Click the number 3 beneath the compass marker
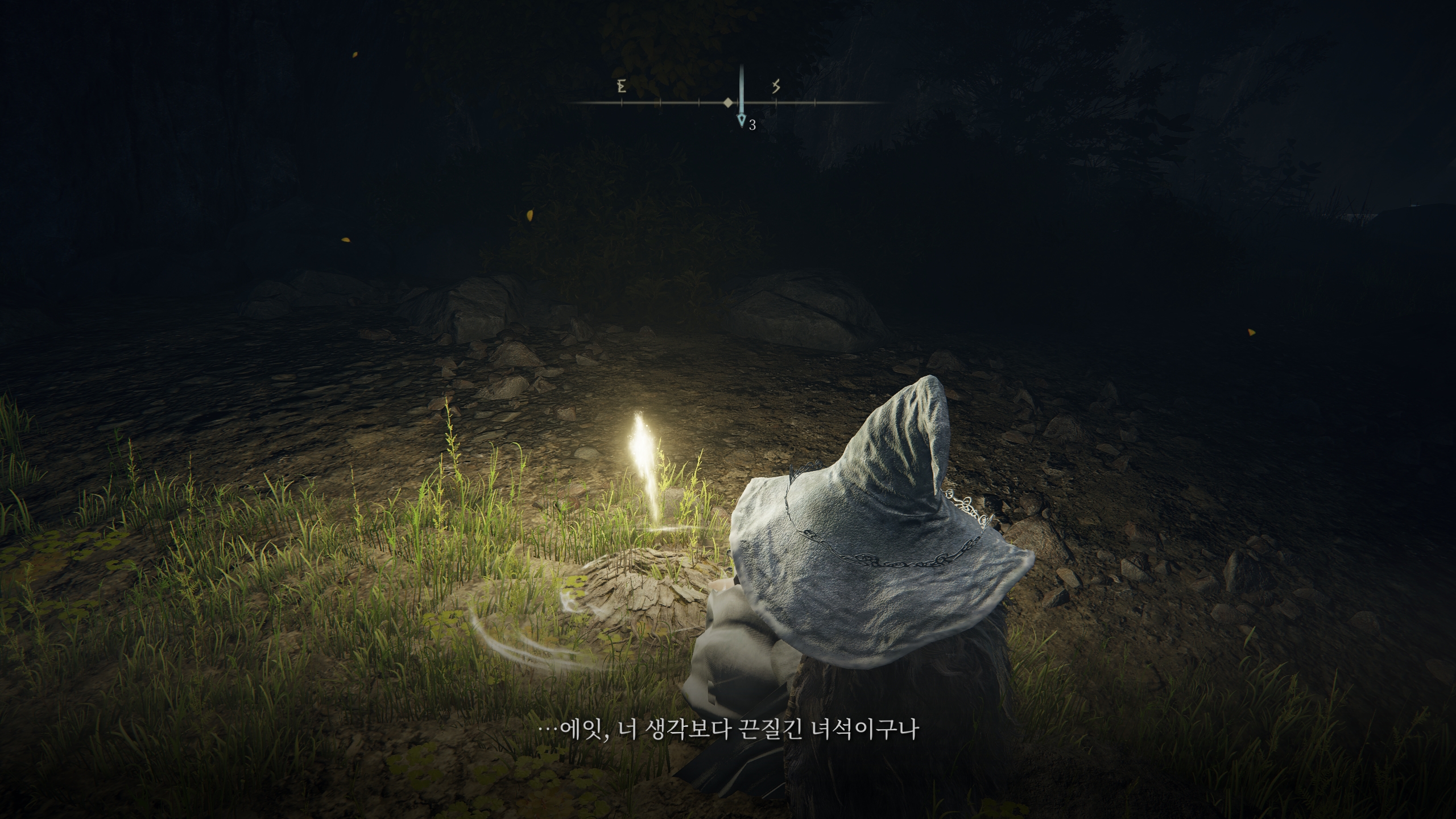Image resolution: width=1456 pixels, height=819 pixels. (752, 123)
